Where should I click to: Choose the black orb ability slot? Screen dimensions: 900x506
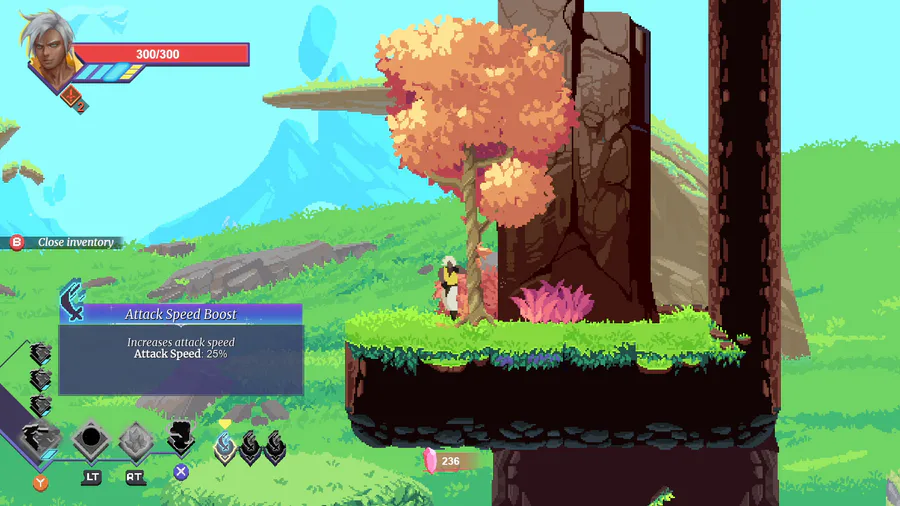coord(91,439)
